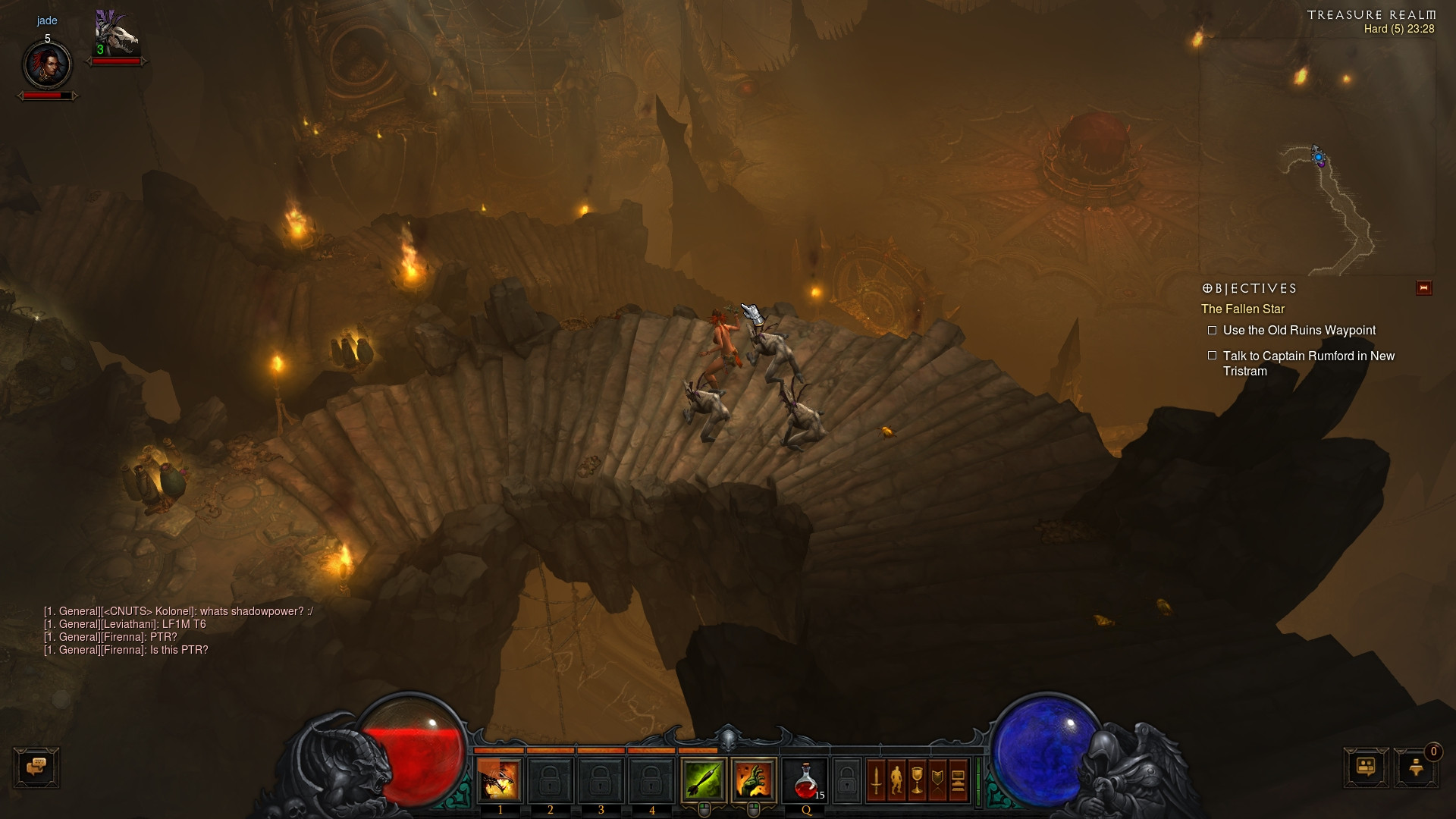This screenshot has width=1456, height=819.
Task: Click the Firenna "Is this PTR?" chat line
Action: (x=126, y=650)
